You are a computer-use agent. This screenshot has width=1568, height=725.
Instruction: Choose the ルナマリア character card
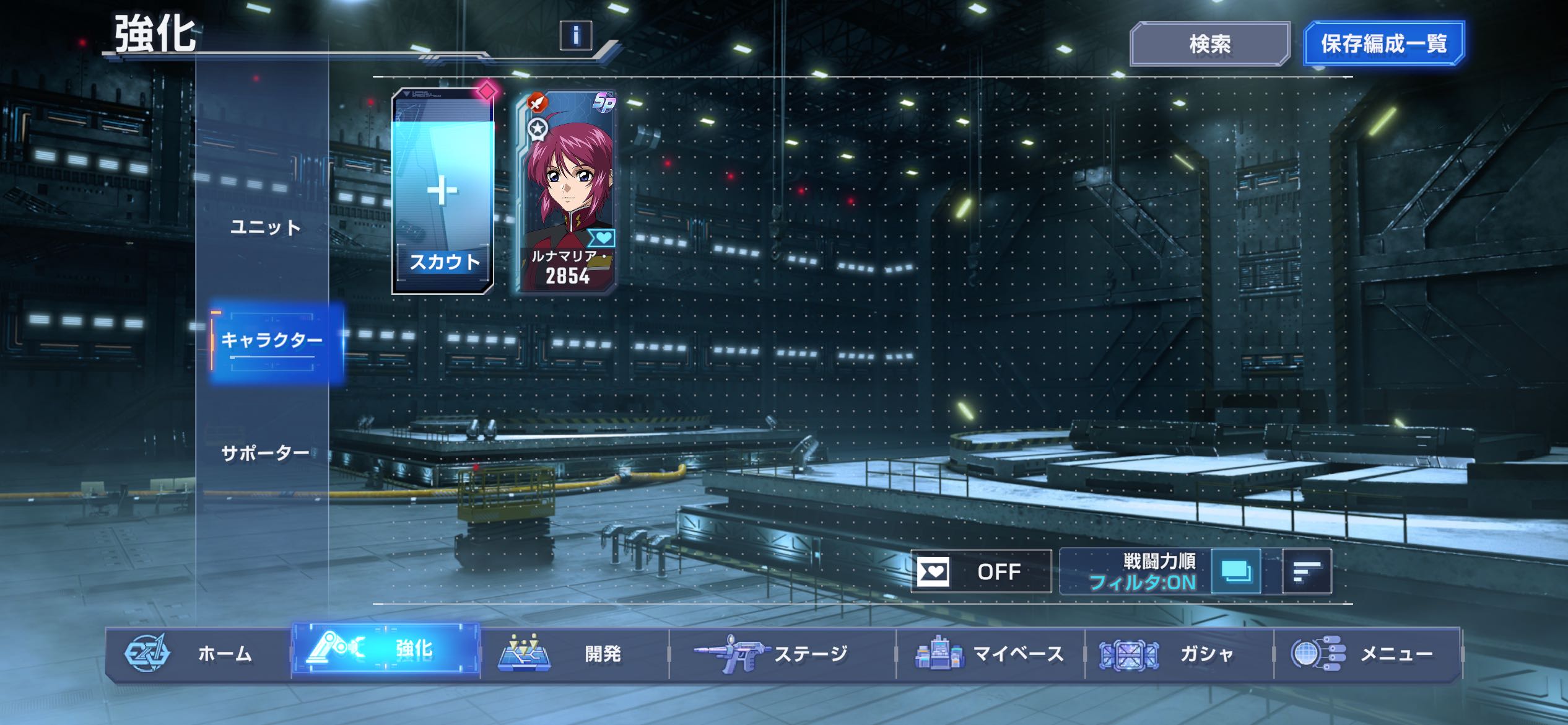567,191
